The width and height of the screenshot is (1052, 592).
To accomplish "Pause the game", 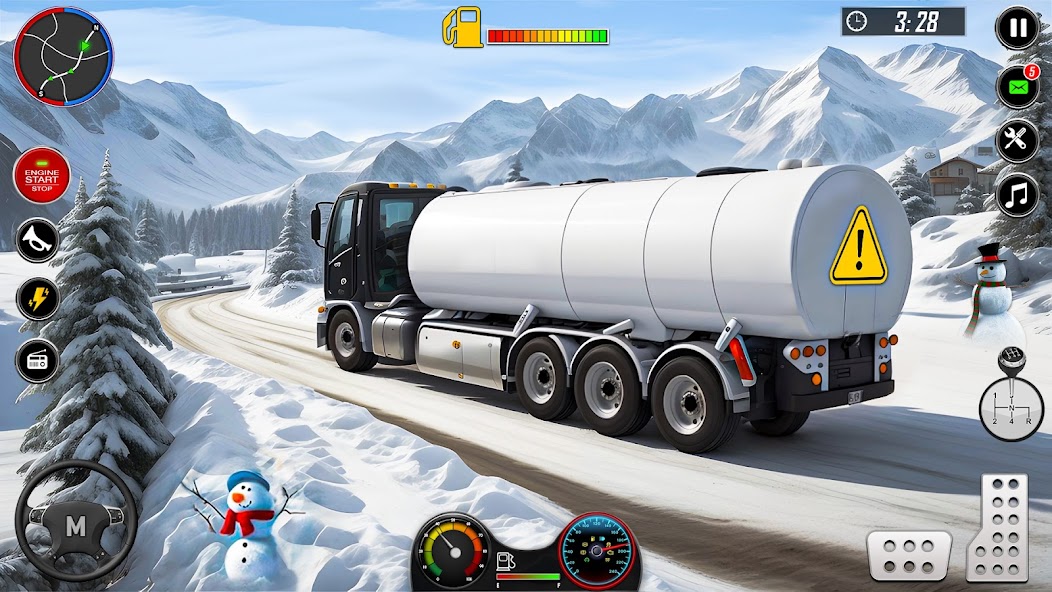I will pyautogui.click(x=1018, y=28).
